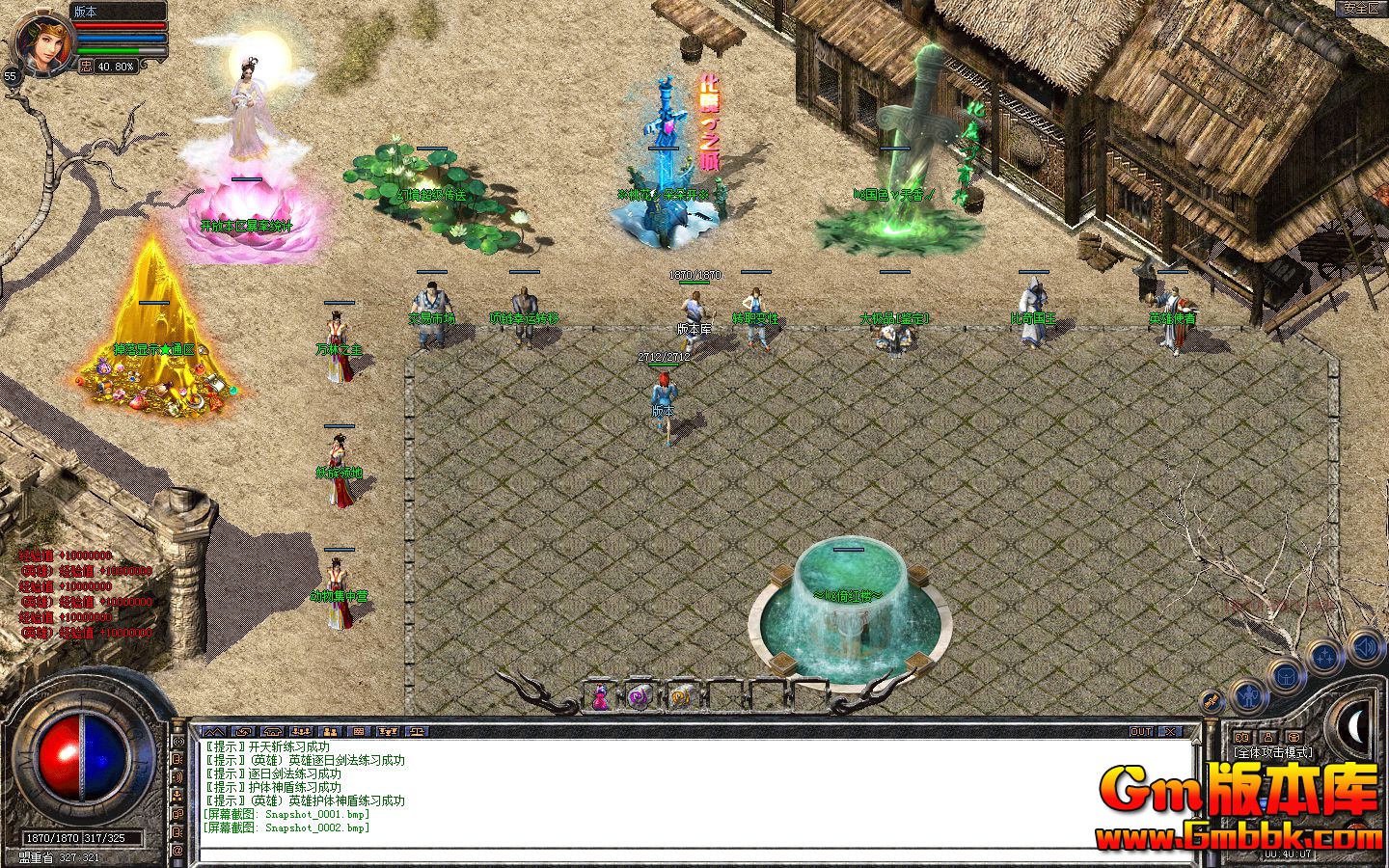Click the hand gesture icon above the chat log
Image resolution: width=1389 pixels, height=868 pixels.
pyautogui.click(x=244, y=732)
